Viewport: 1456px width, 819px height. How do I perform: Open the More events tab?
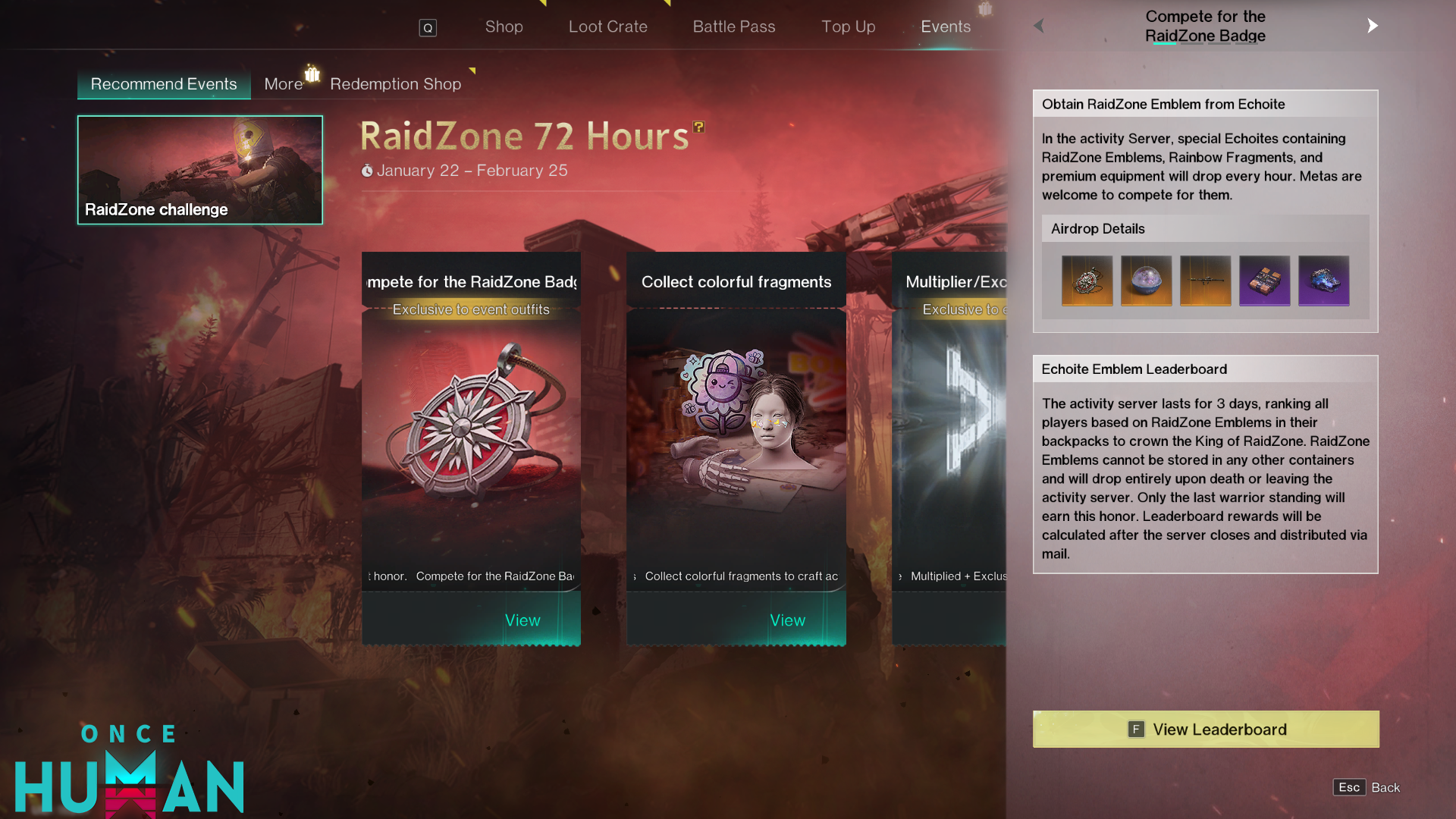pyautogui.click(x=284, y=84)
